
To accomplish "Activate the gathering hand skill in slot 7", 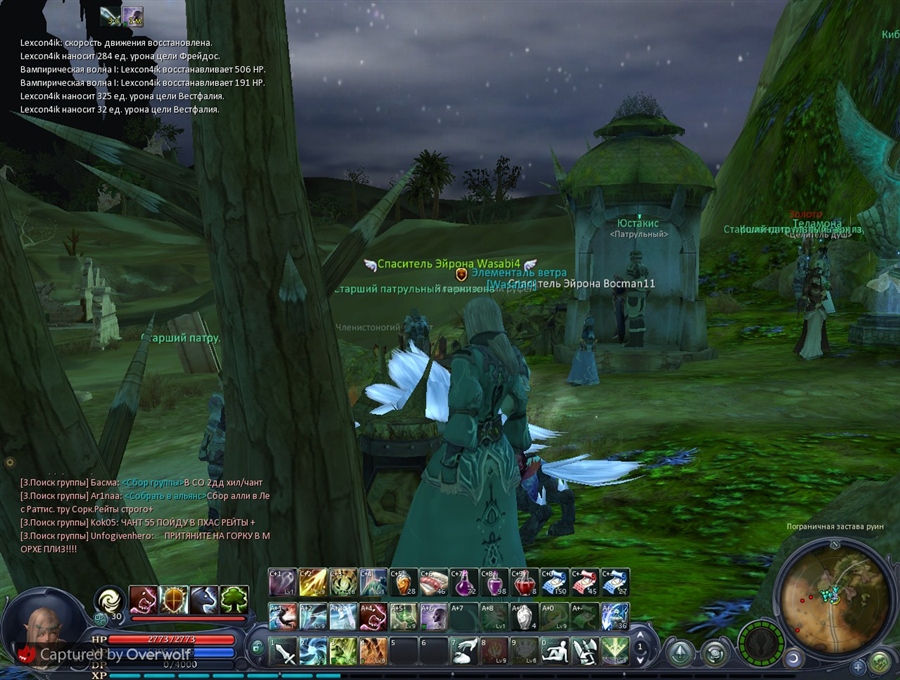I will click(464, 651).
